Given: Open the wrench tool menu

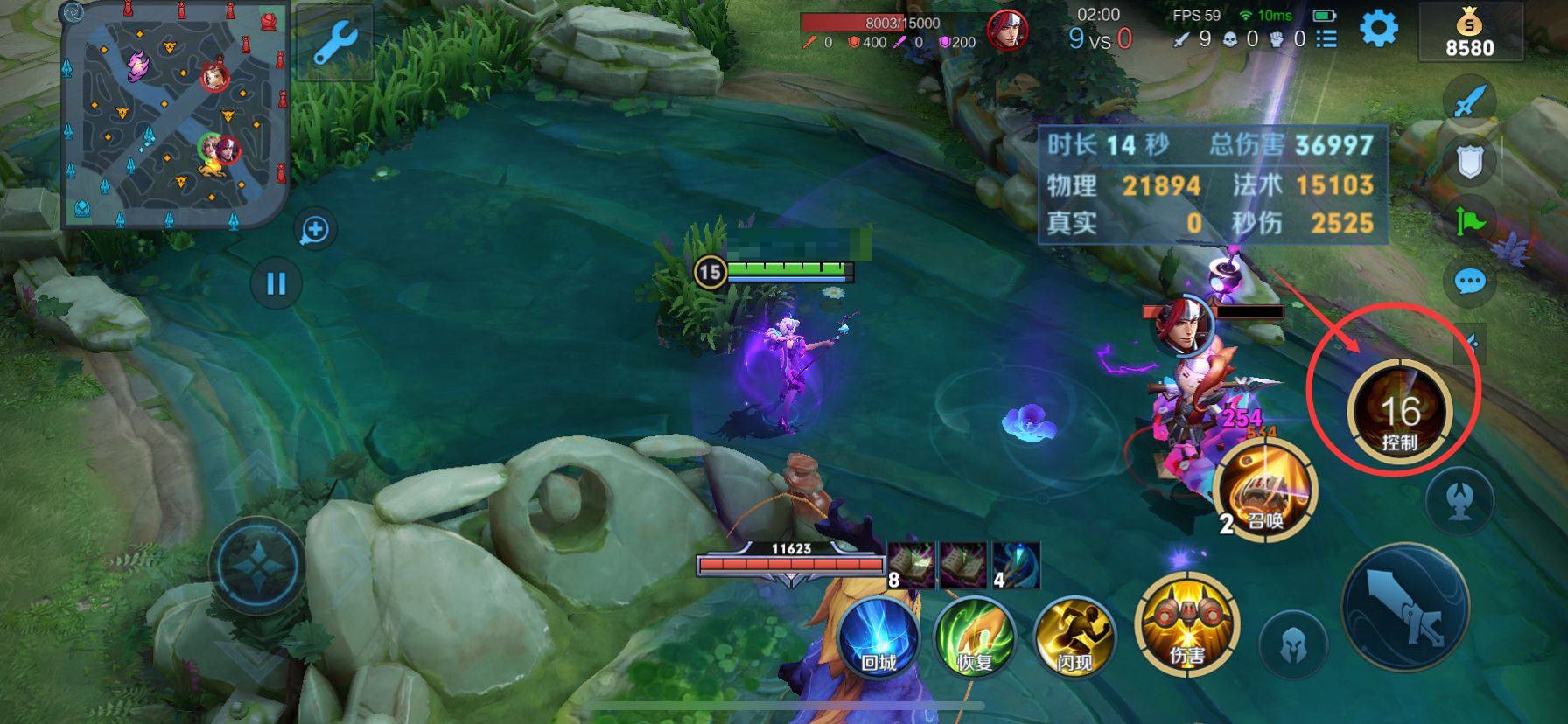Looking at the screenshot, I should pyautogui.click(x=334, y=42).
